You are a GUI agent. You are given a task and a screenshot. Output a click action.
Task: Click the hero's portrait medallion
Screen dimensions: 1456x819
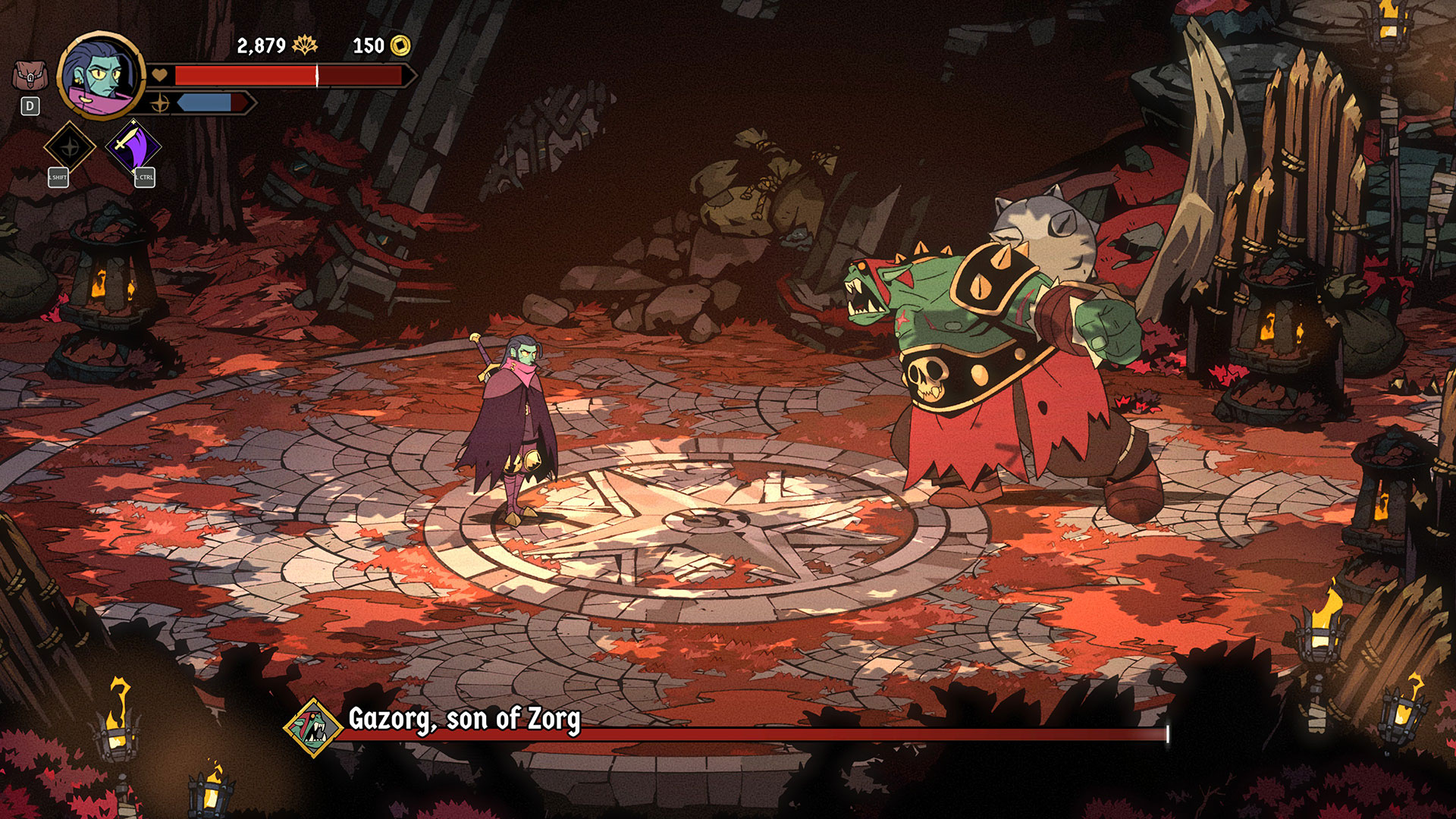click(100, 76)
